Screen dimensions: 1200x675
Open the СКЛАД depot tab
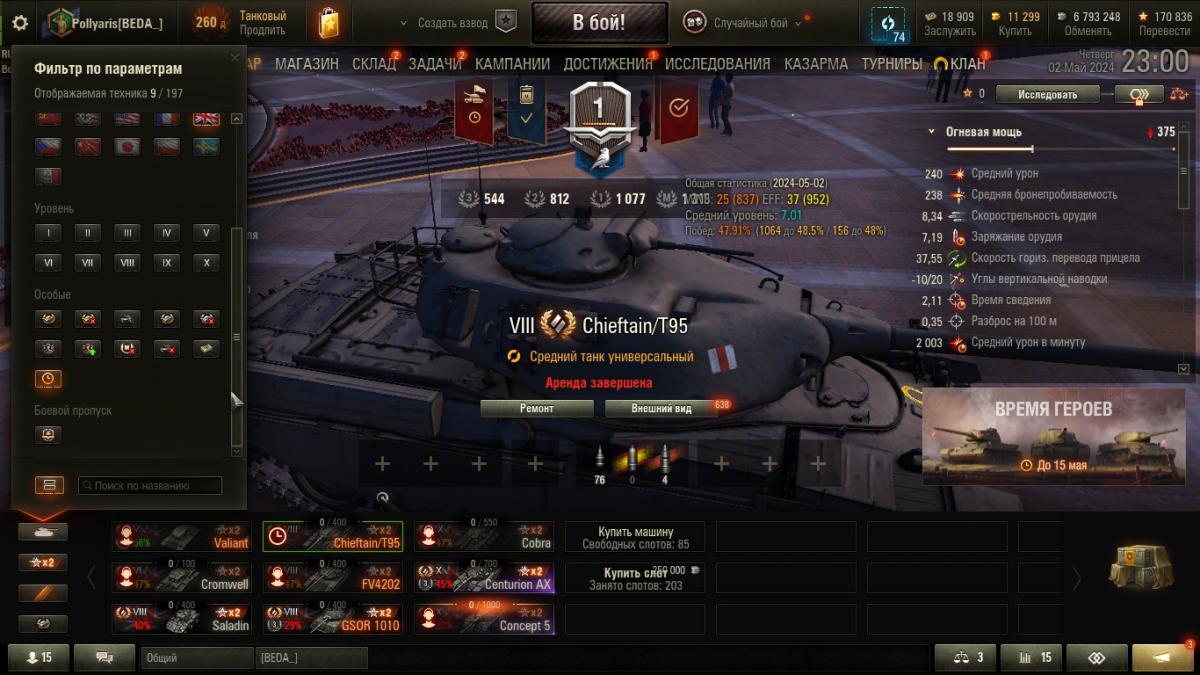point(374,64)
